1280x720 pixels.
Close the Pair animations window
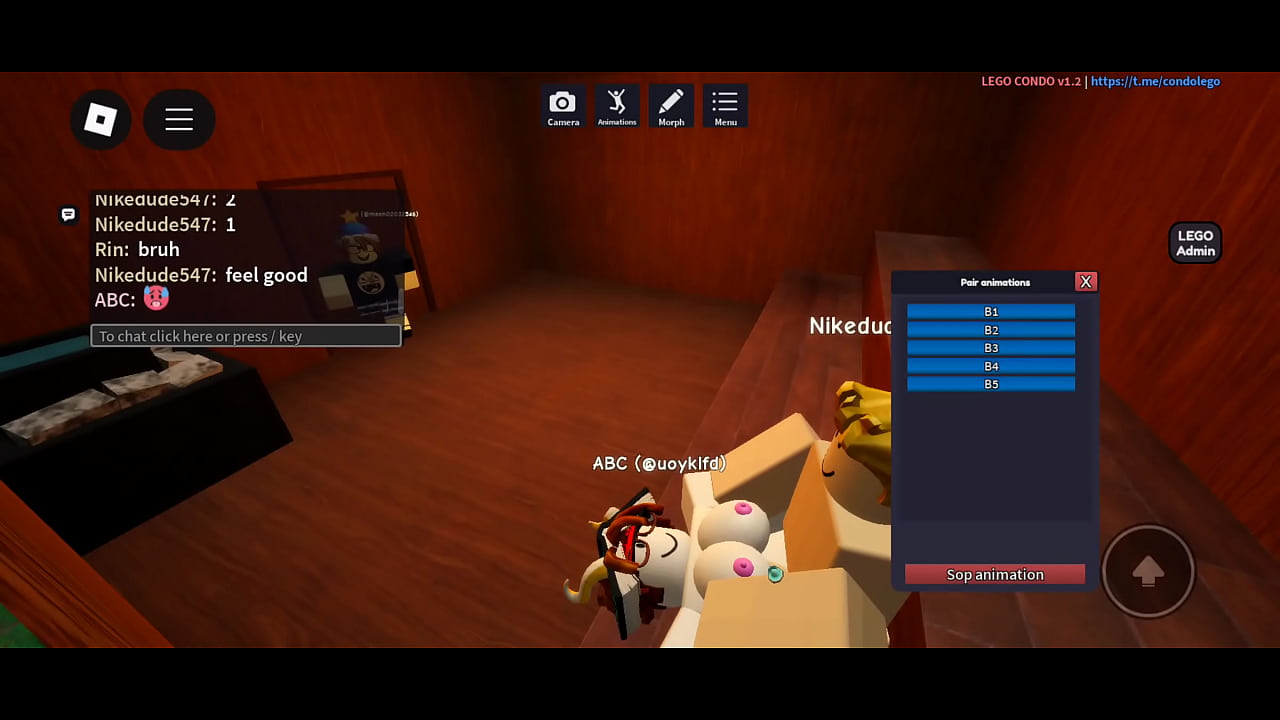pyautogui.click(x=1085, y=282)
